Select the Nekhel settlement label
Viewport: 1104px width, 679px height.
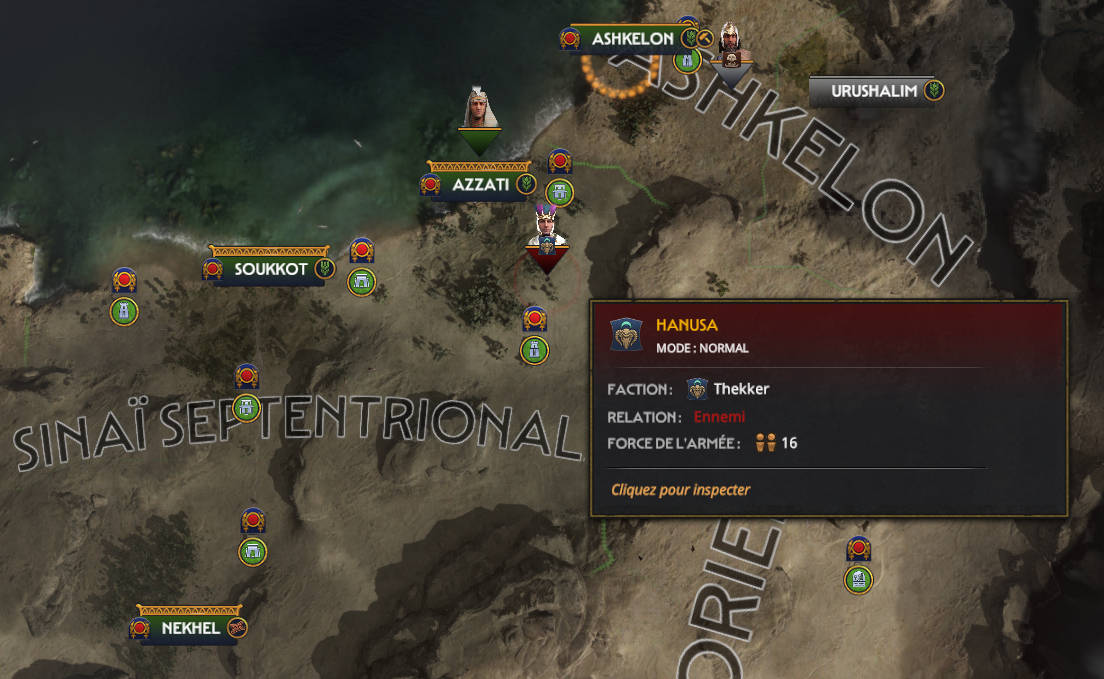[190, 628]
